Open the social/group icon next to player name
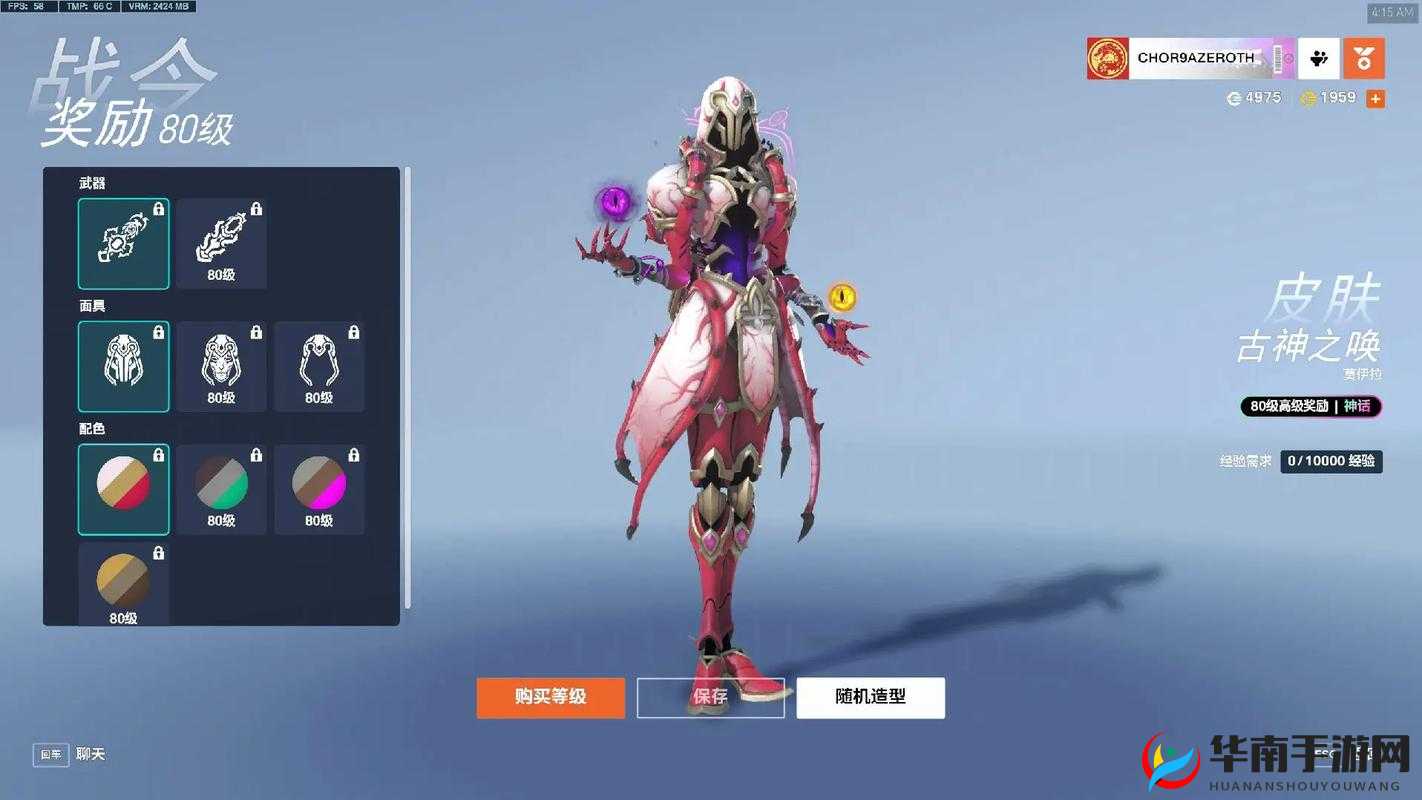 coord(1318,57)
